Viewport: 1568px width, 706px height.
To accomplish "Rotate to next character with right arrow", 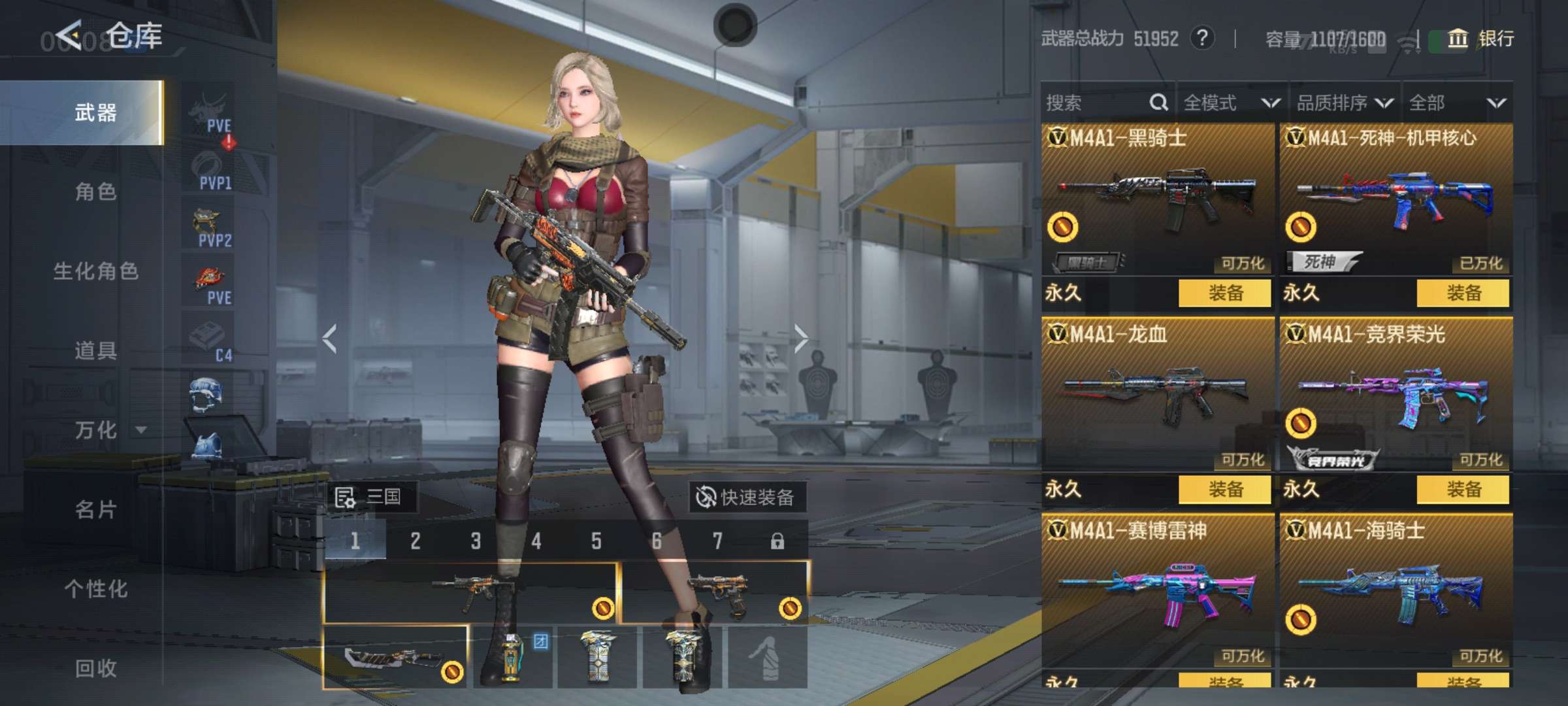I will click(801, 339).
